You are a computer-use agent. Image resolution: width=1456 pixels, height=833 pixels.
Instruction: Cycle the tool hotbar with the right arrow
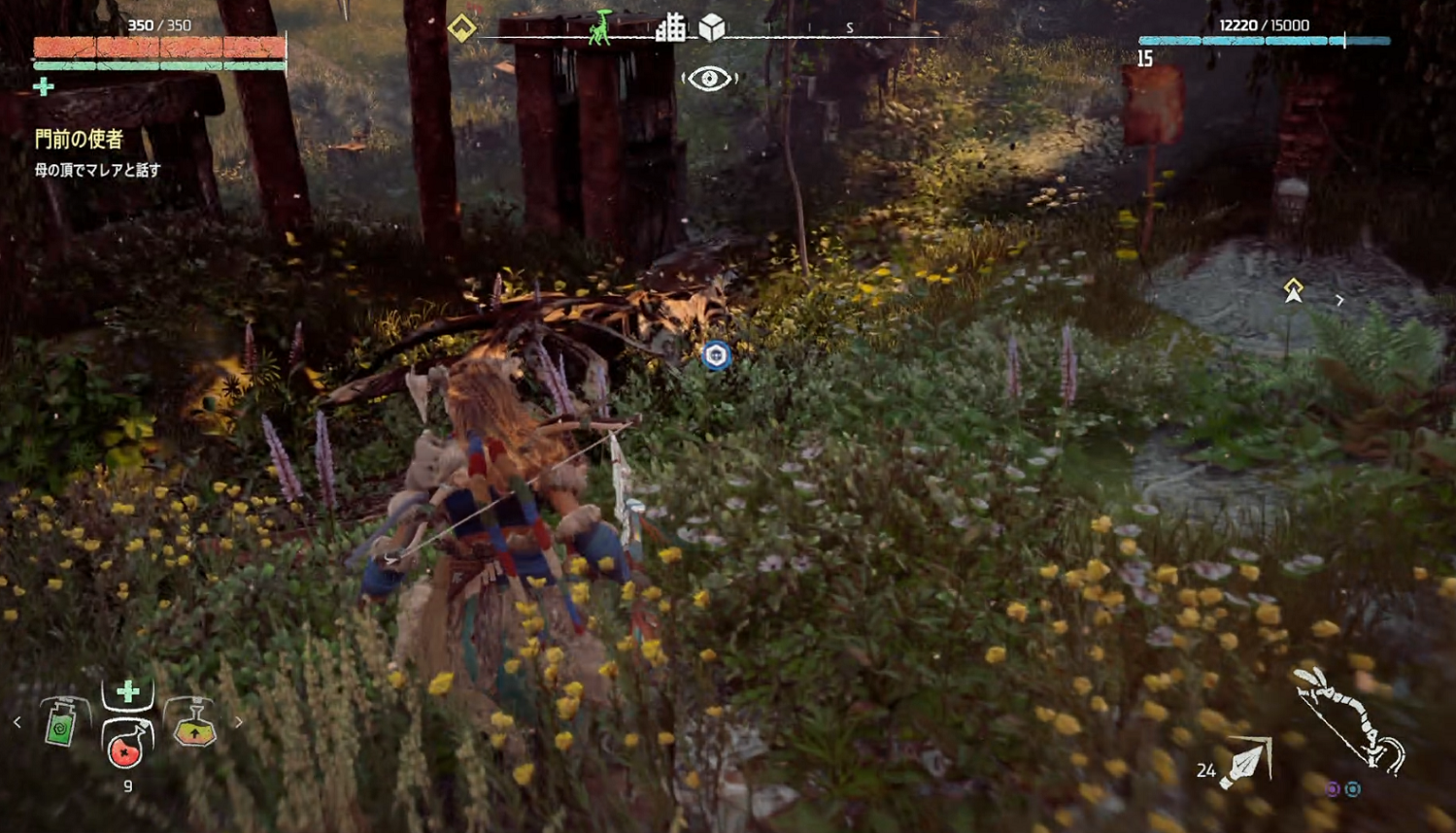click(239, 722)
